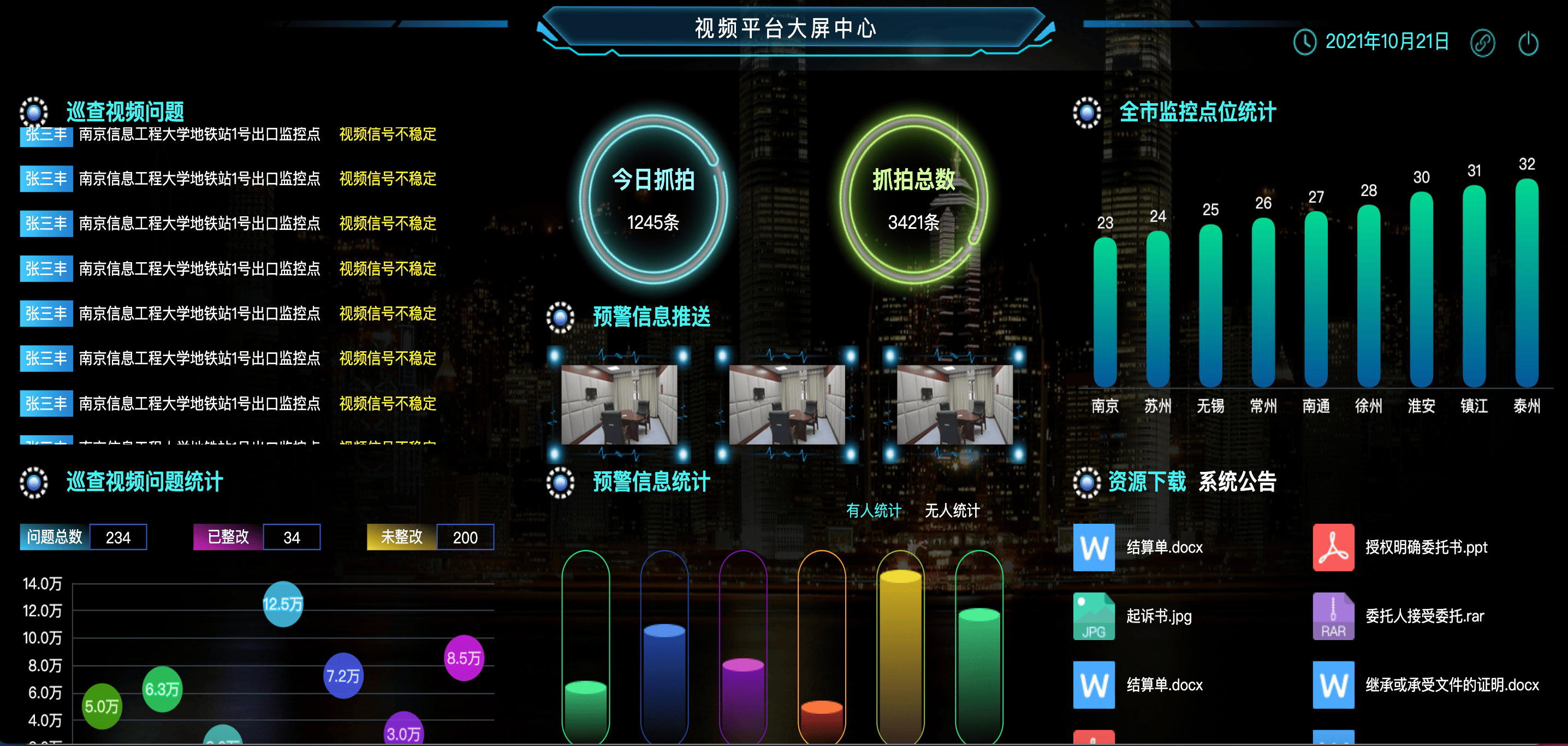Viewport: 1568px width, 746px height.
Task: Select the 南京 bar in monitoring chart
Action: point(1105,312)
